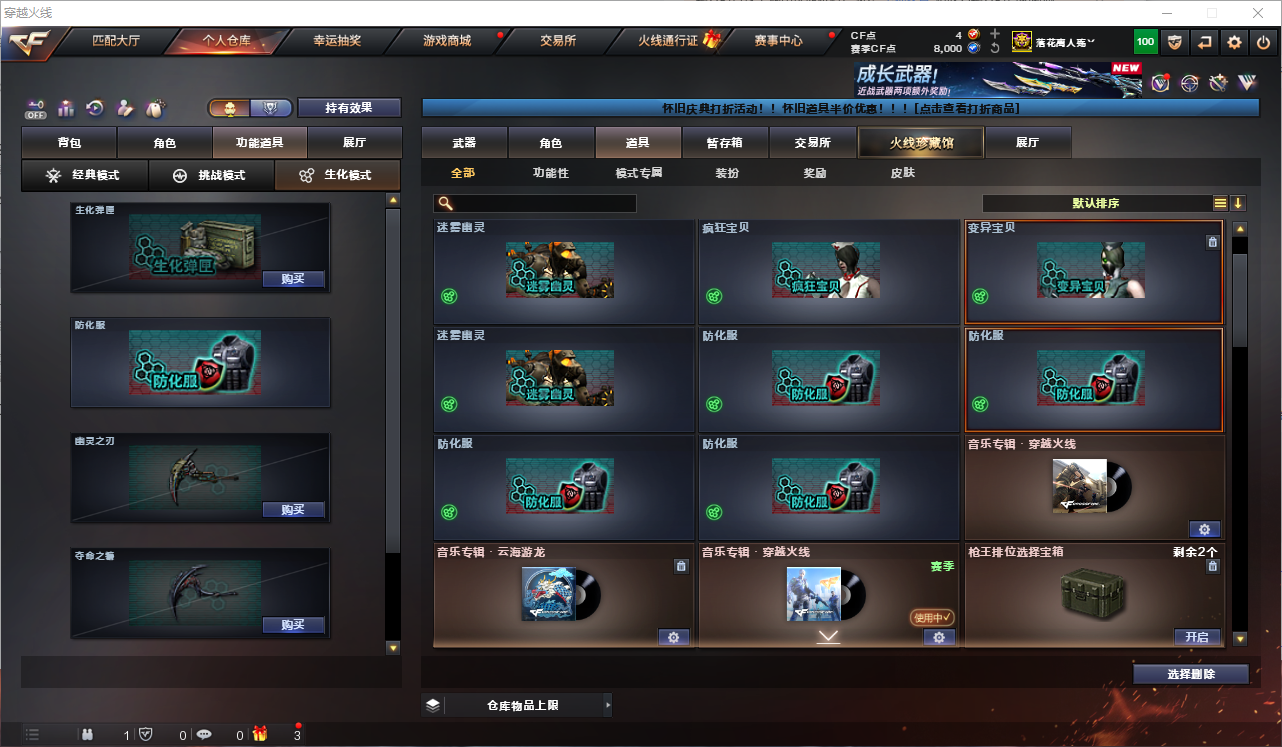Click 购买 on the 生化弹匣 item
This screenshot has width=1282, height=747.
pyautogui.click(x=293, y=280)
